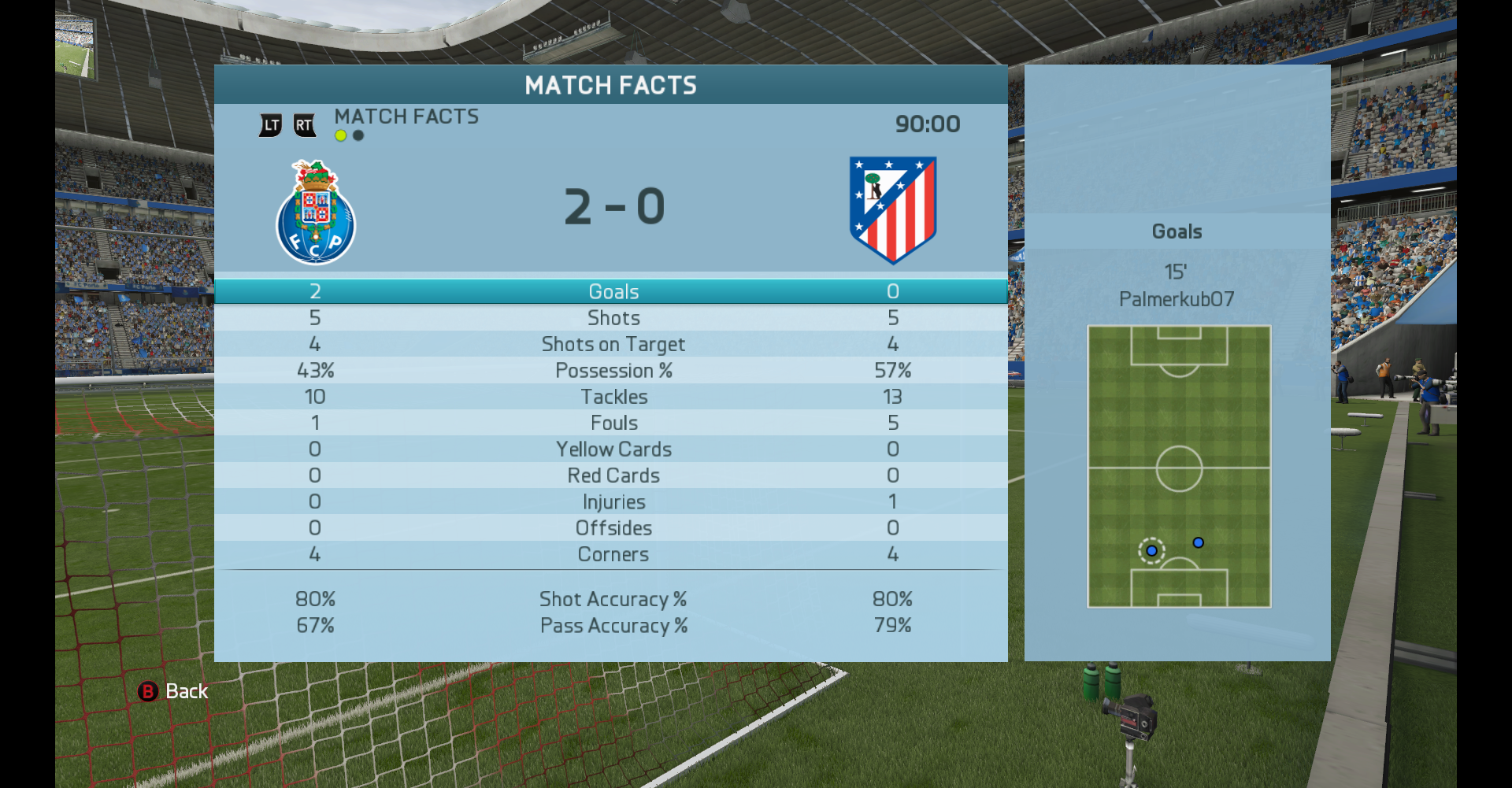Choose the Offsides stat row
Viewport: 1512px width, 788px height.
(612, 528)
